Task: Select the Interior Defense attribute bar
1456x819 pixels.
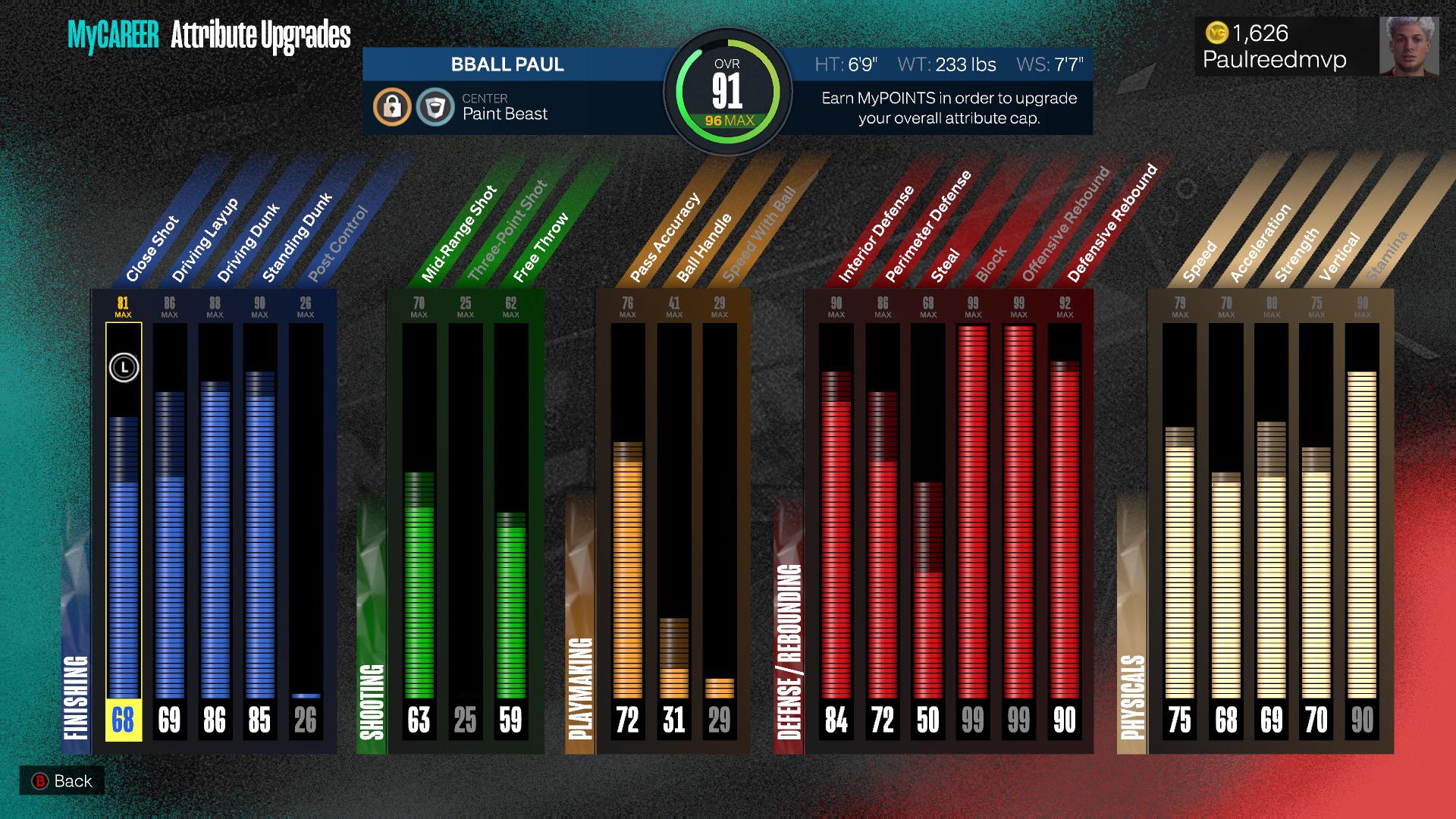Action: (x=836, y=531)
